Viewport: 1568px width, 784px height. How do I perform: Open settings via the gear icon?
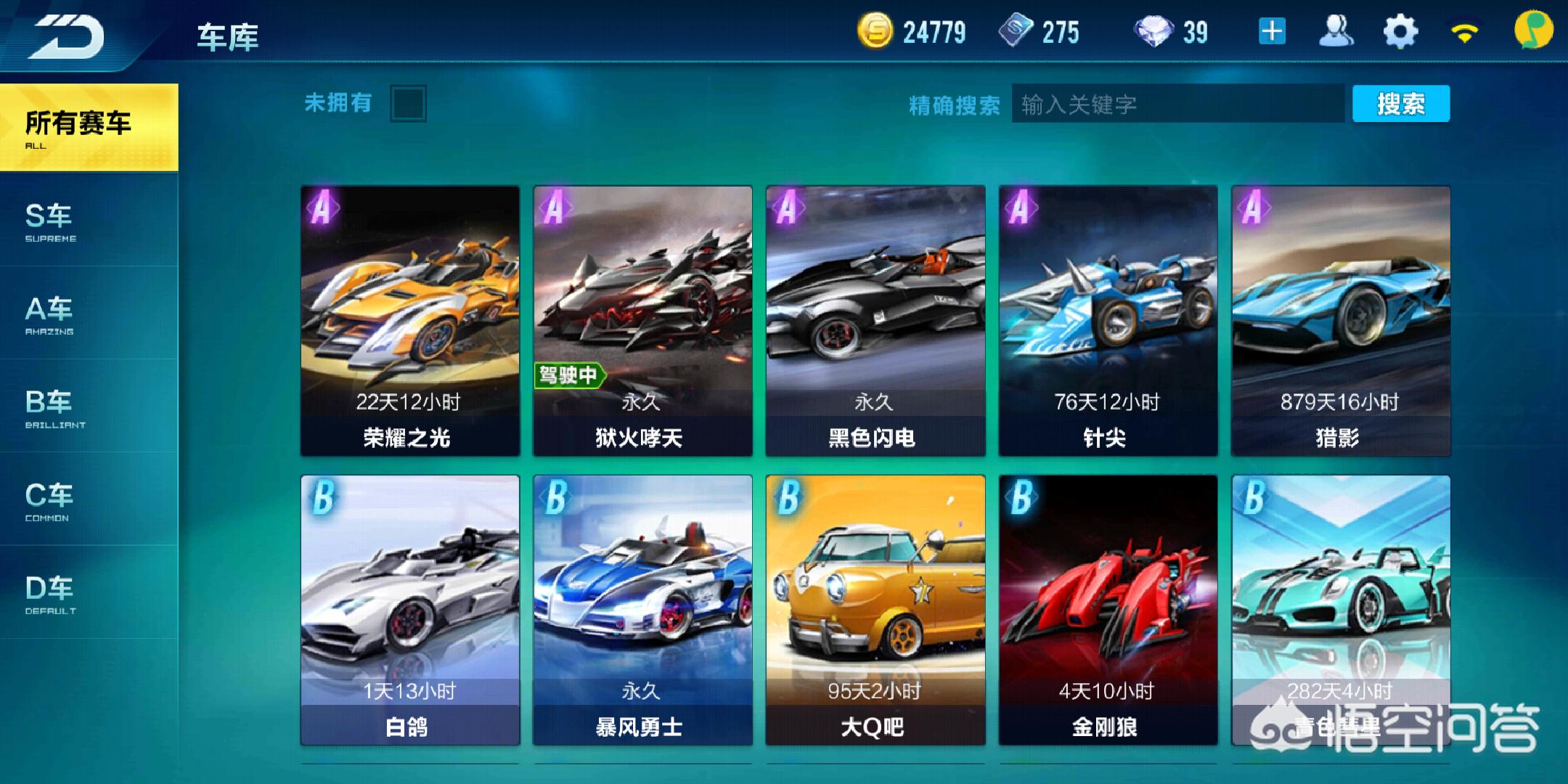point(1400,32)
